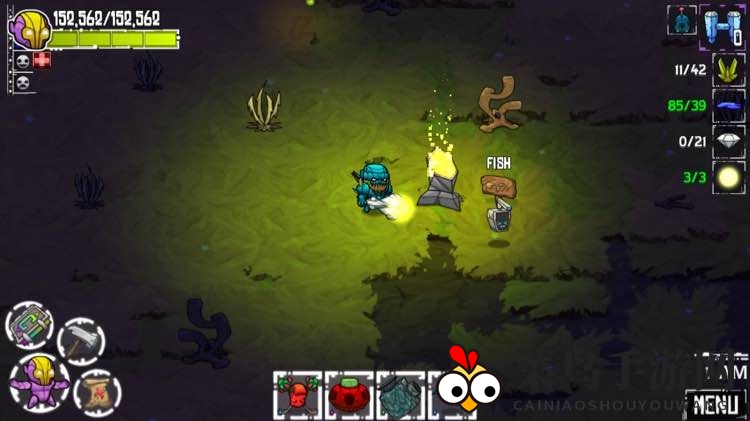Select the blue binoculars-shaped tracked recipe icon
This screenshot has height=421, width=750.
point(722,25)
